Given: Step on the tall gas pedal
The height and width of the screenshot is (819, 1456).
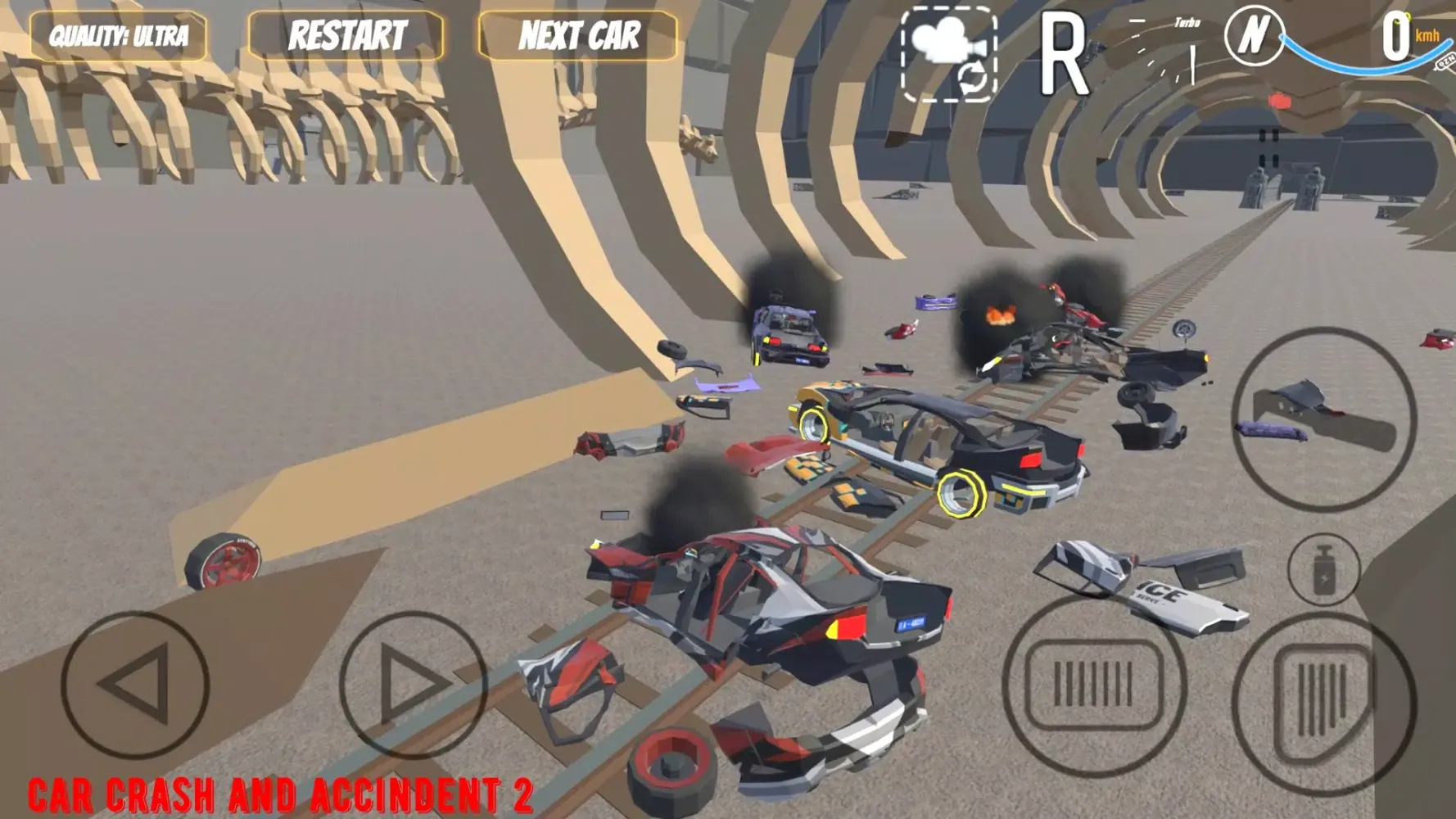Looking at the screenshot, I should (1323, 703).
